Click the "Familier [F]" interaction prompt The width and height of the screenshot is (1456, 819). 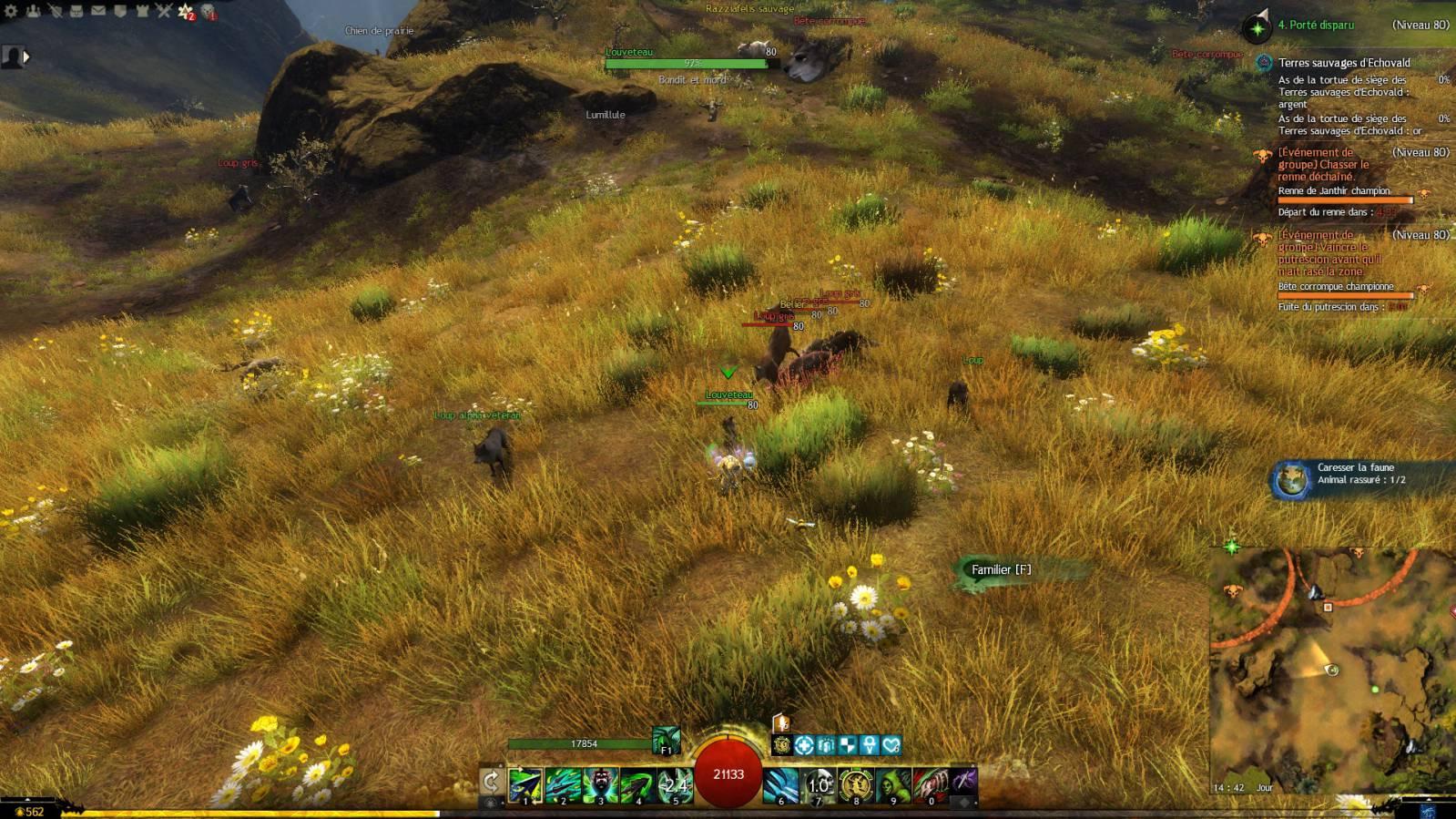1001,570
